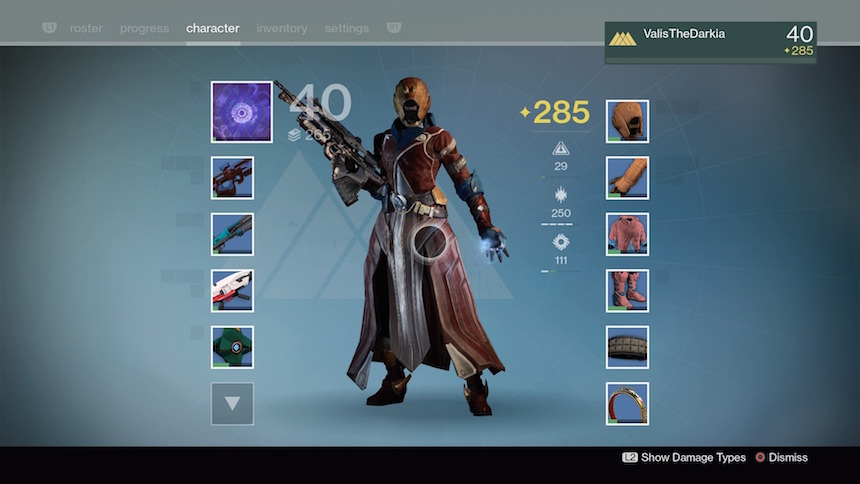The width and height of the screenshot is (860, 484).
Task: Open the green ghost shell slot
Action: coord(232,347)
